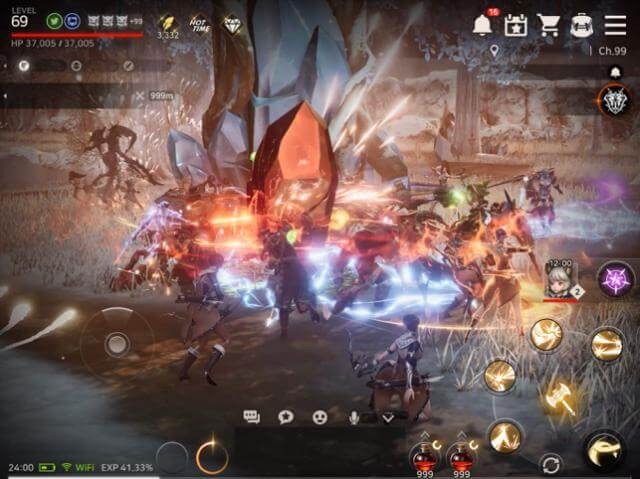Select the Ch.99 channel indicator
This screenshot has width=640, height=479.
611,50
